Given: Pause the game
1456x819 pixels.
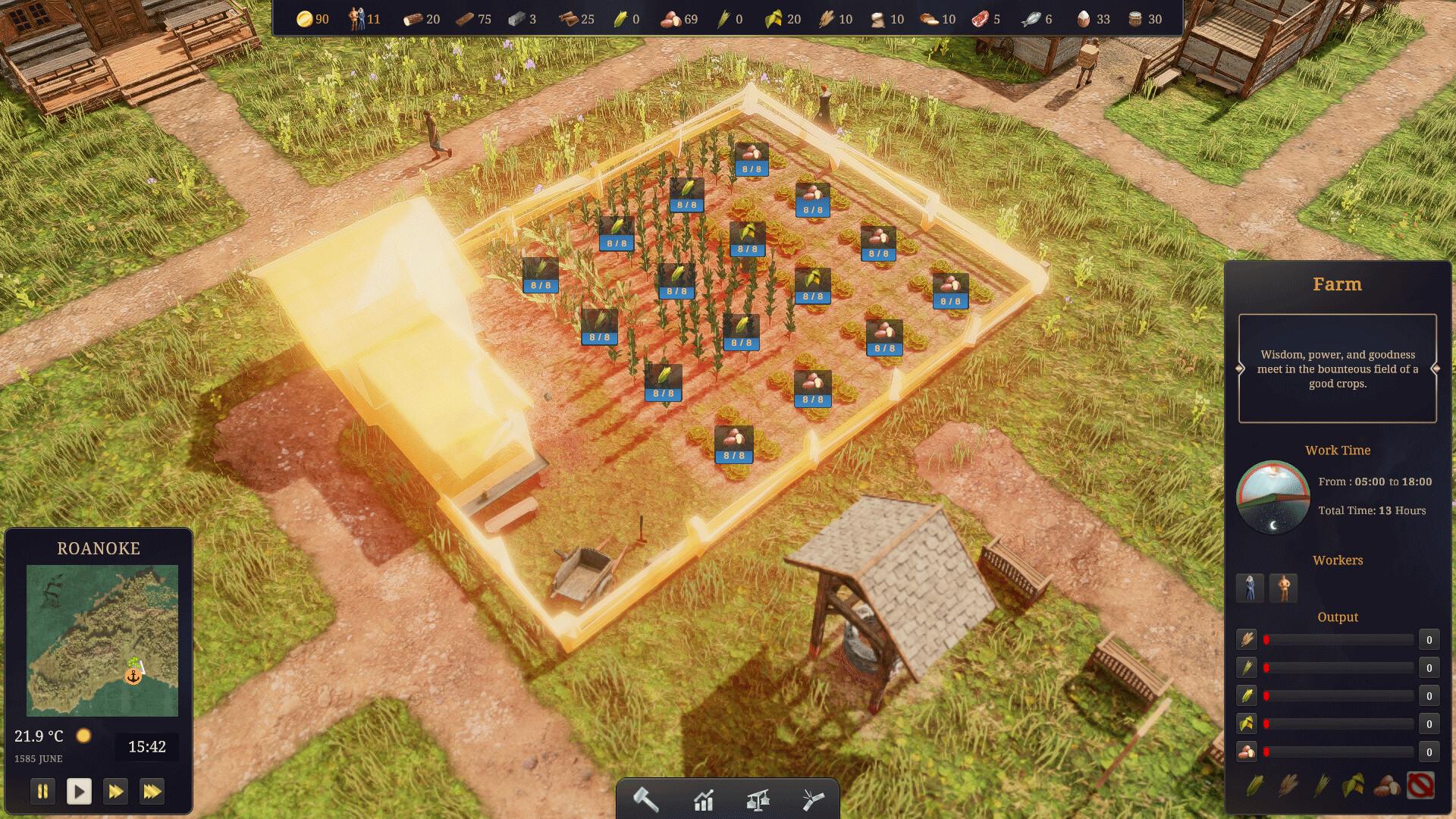Looking at the screenshot, I should 42,792.
